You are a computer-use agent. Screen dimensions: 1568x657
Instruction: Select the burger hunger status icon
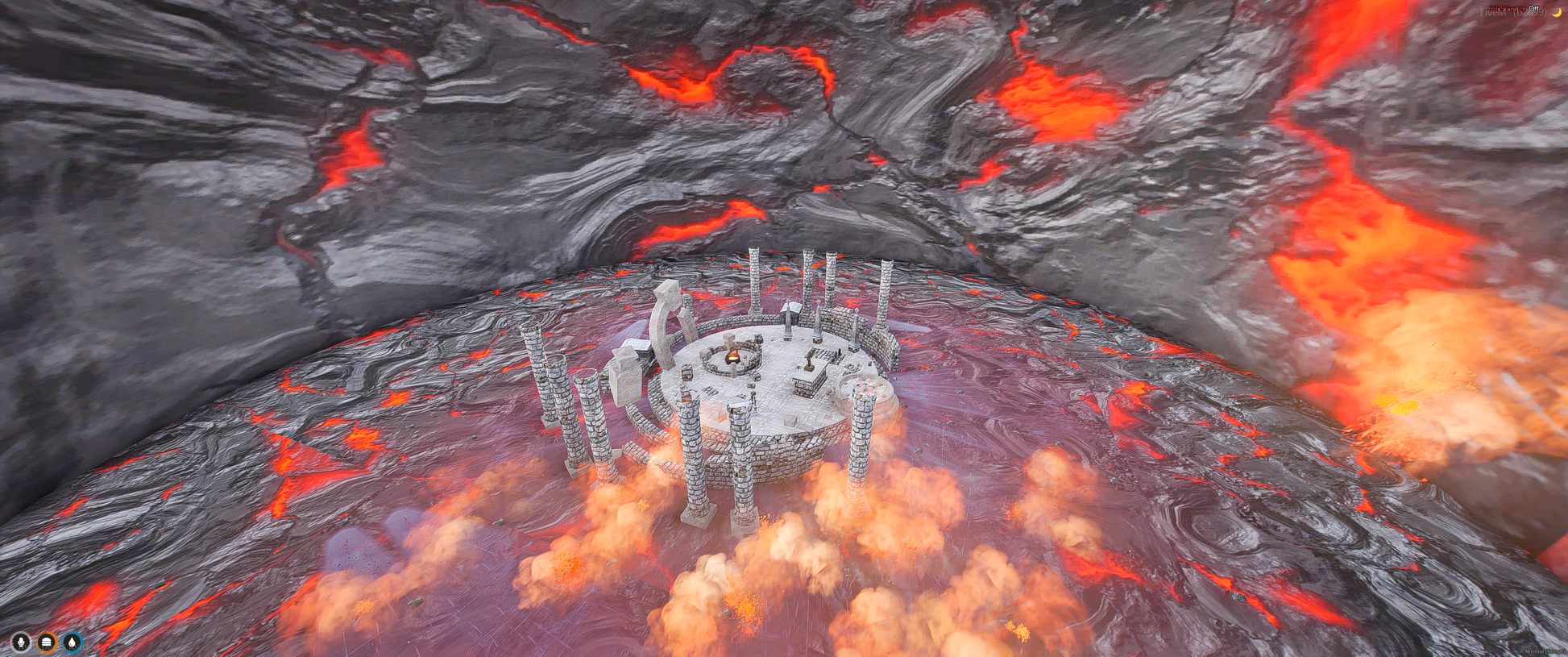[x=47, y=642]
